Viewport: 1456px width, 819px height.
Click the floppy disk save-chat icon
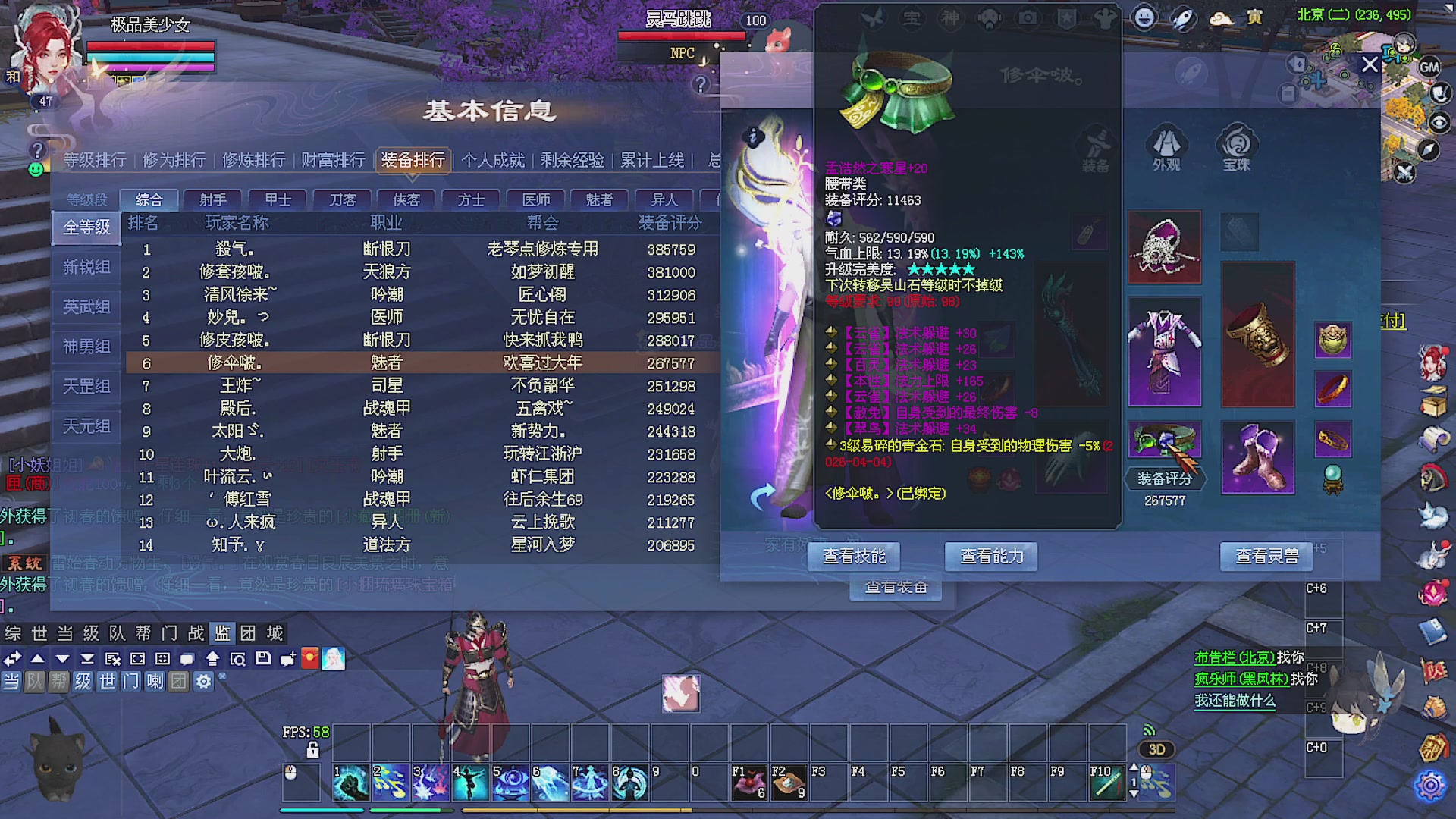263,659
